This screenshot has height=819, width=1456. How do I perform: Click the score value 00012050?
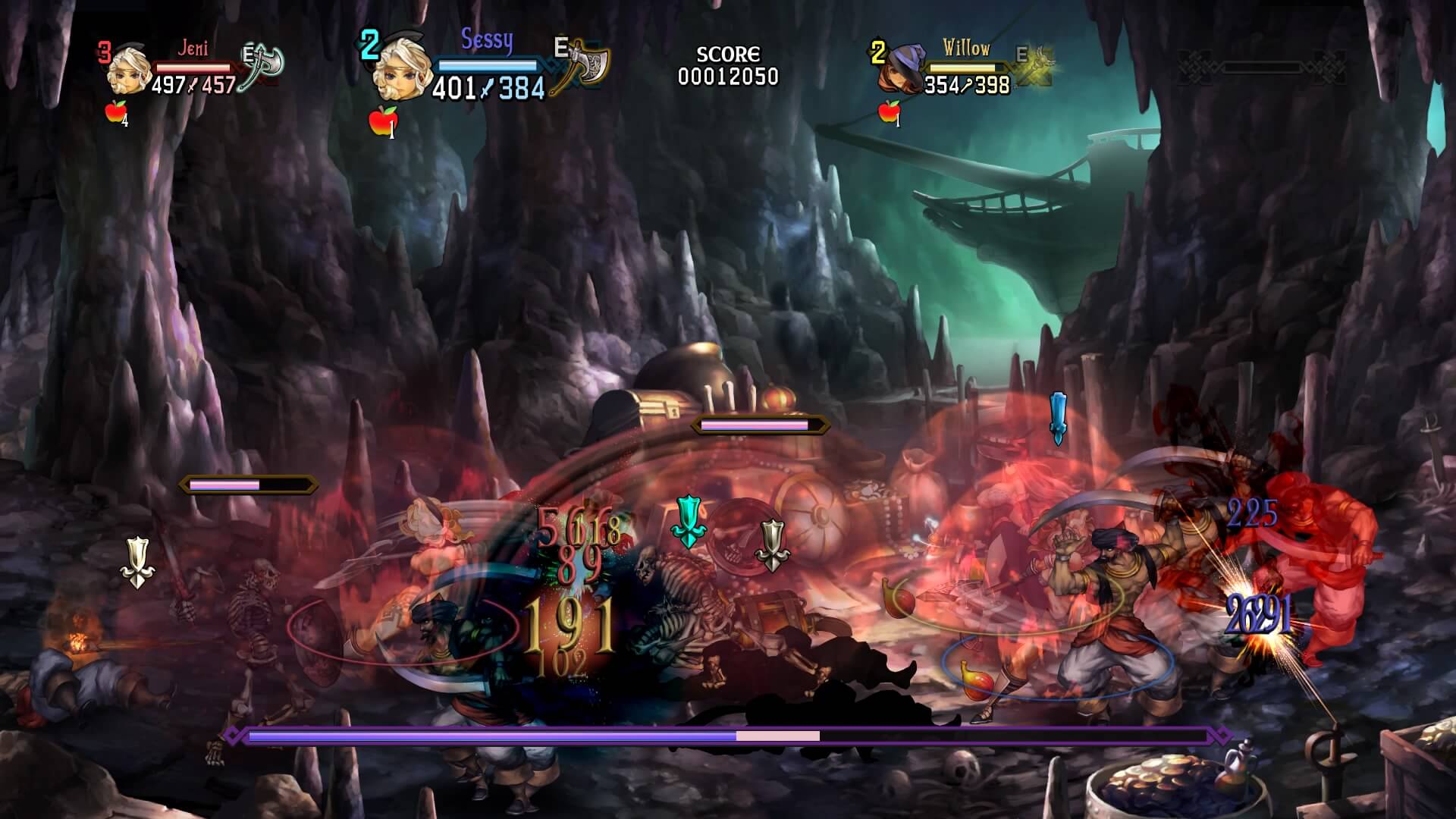point(729,75)
